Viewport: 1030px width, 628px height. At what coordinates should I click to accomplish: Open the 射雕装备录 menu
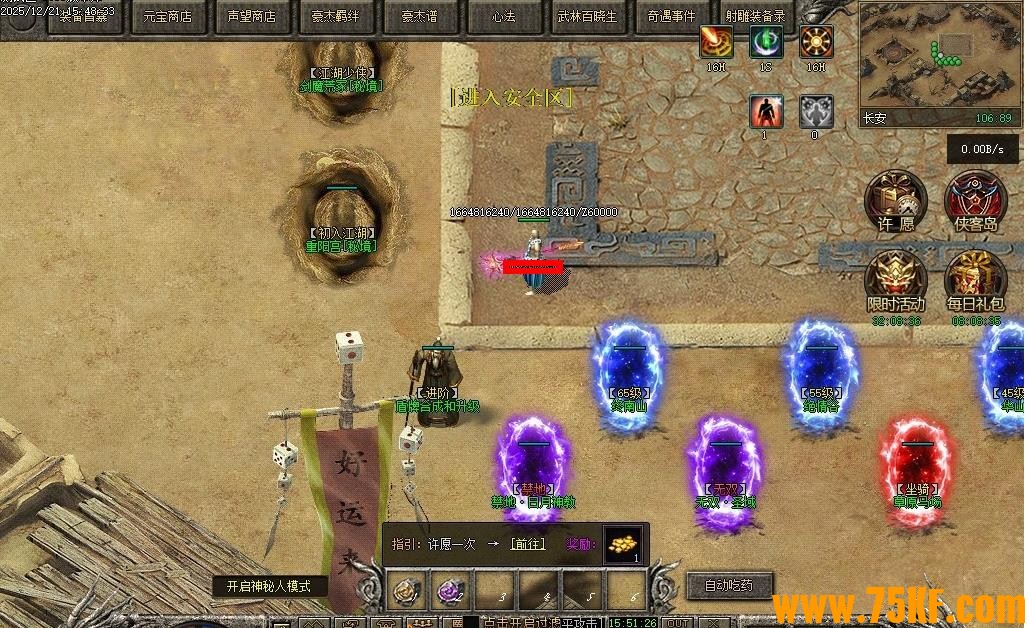pyautogui.click(x=755, y=16)
